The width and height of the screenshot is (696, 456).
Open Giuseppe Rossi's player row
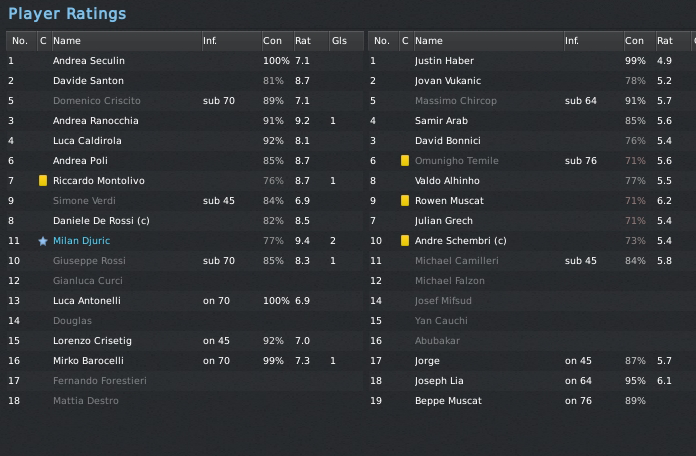[90, 261]
